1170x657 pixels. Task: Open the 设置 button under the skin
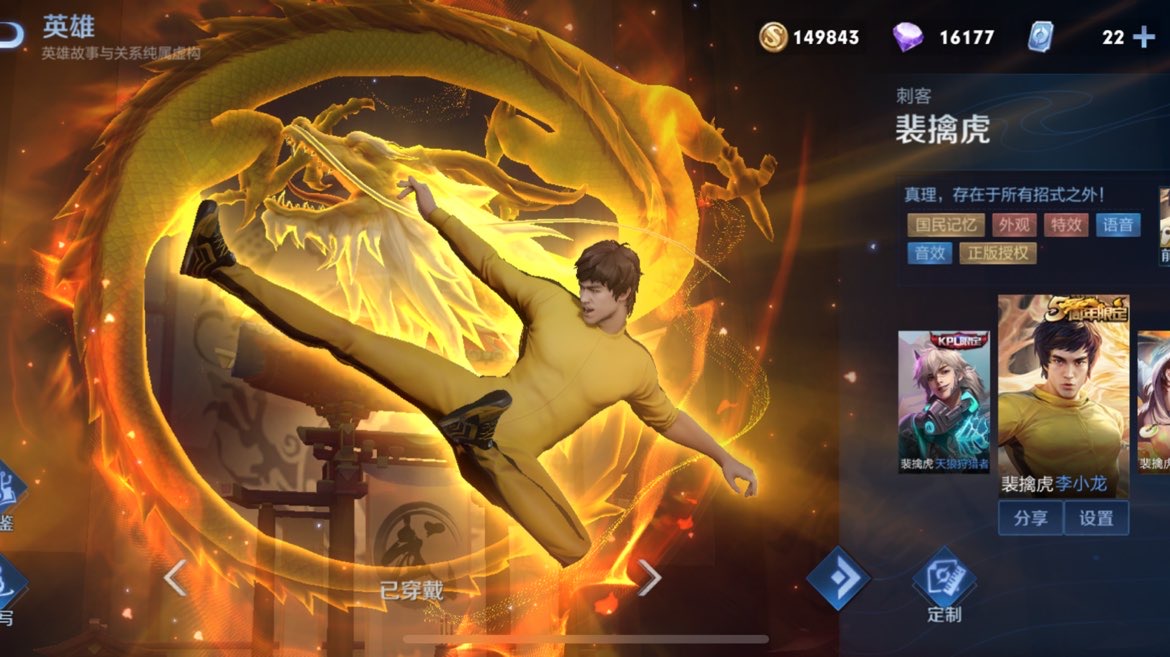(x=1096, y=518)
